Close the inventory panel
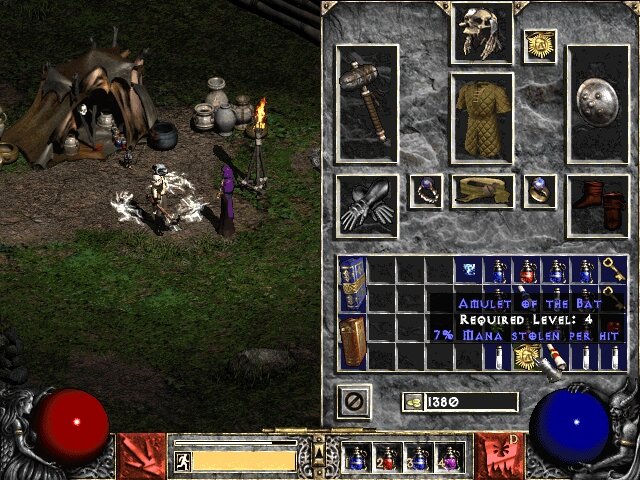The image size is (640, 480). click(x=353, y=402)
